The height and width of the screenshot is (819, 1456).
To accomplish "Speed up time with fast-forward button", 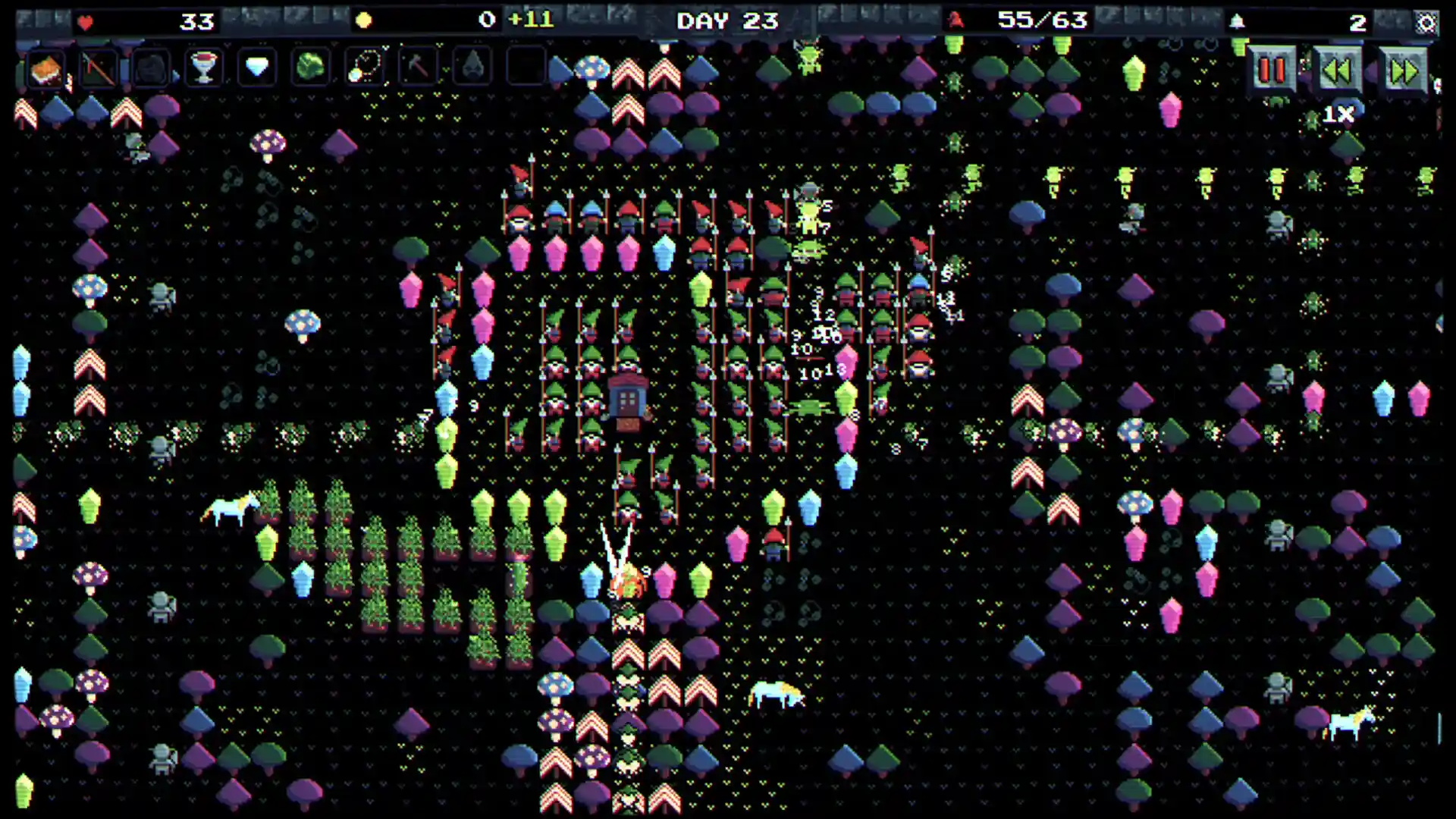I will click(1403, 71).
